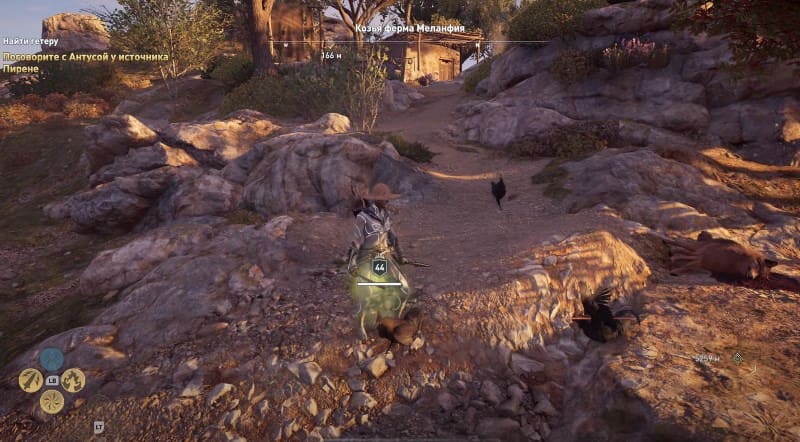Click the "Козья ферма Меланфия" compass location label
Image resolution: width=800 pixels, height=442 pixels.
pyautogui.click(x=409, y=29)
